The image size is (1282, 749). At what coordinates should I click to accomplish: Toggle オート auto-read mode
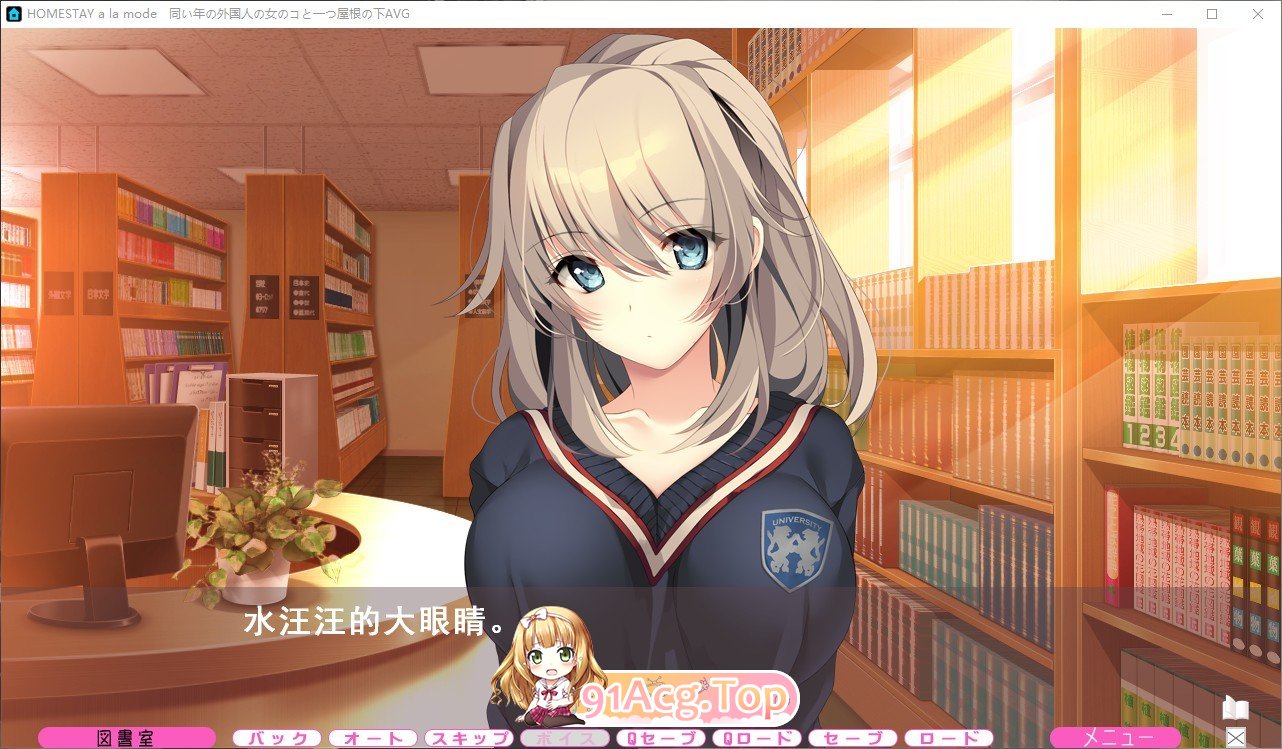click(x=372, y=739)
